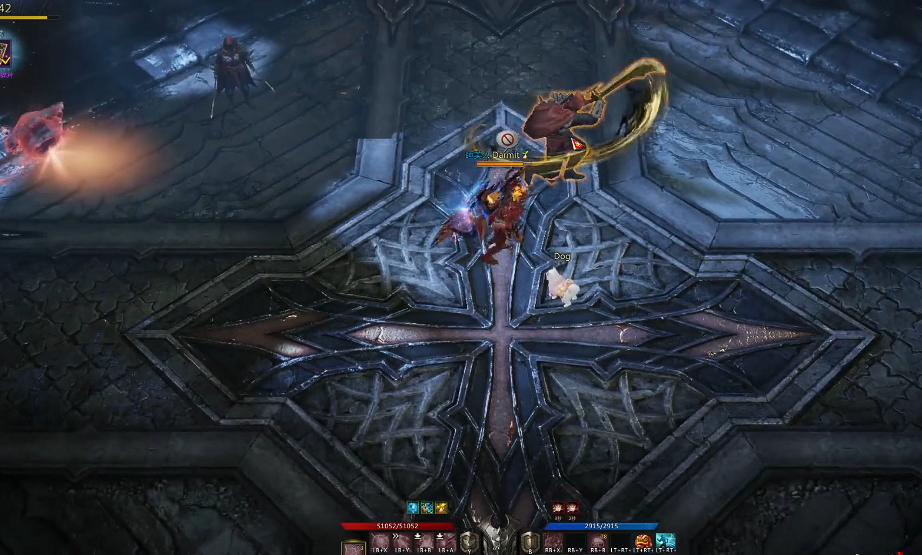Activate the orange monster face skill
Viewport: 922px width, 555px height.
pos(643,543)
